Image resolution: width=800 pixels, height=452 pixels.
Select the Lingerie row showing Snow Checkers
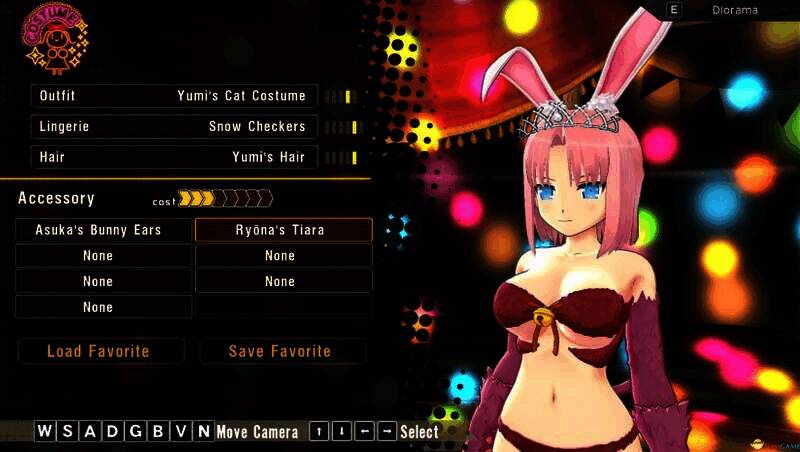[x=175, y=127]
